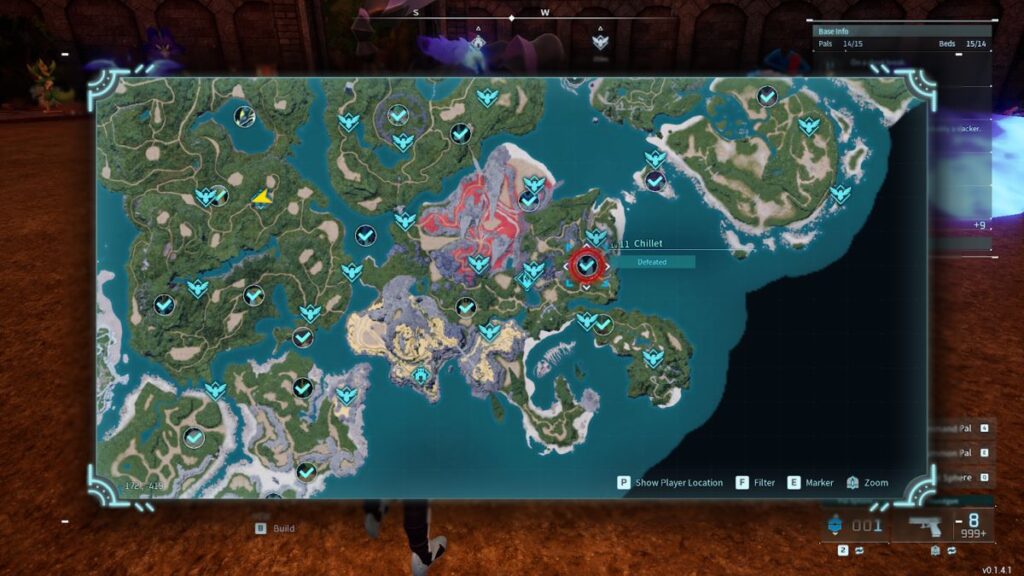Choose the checkmark marker inside the purple ring
Viewport: 1024px width, 576px height.
pos(398,115)
